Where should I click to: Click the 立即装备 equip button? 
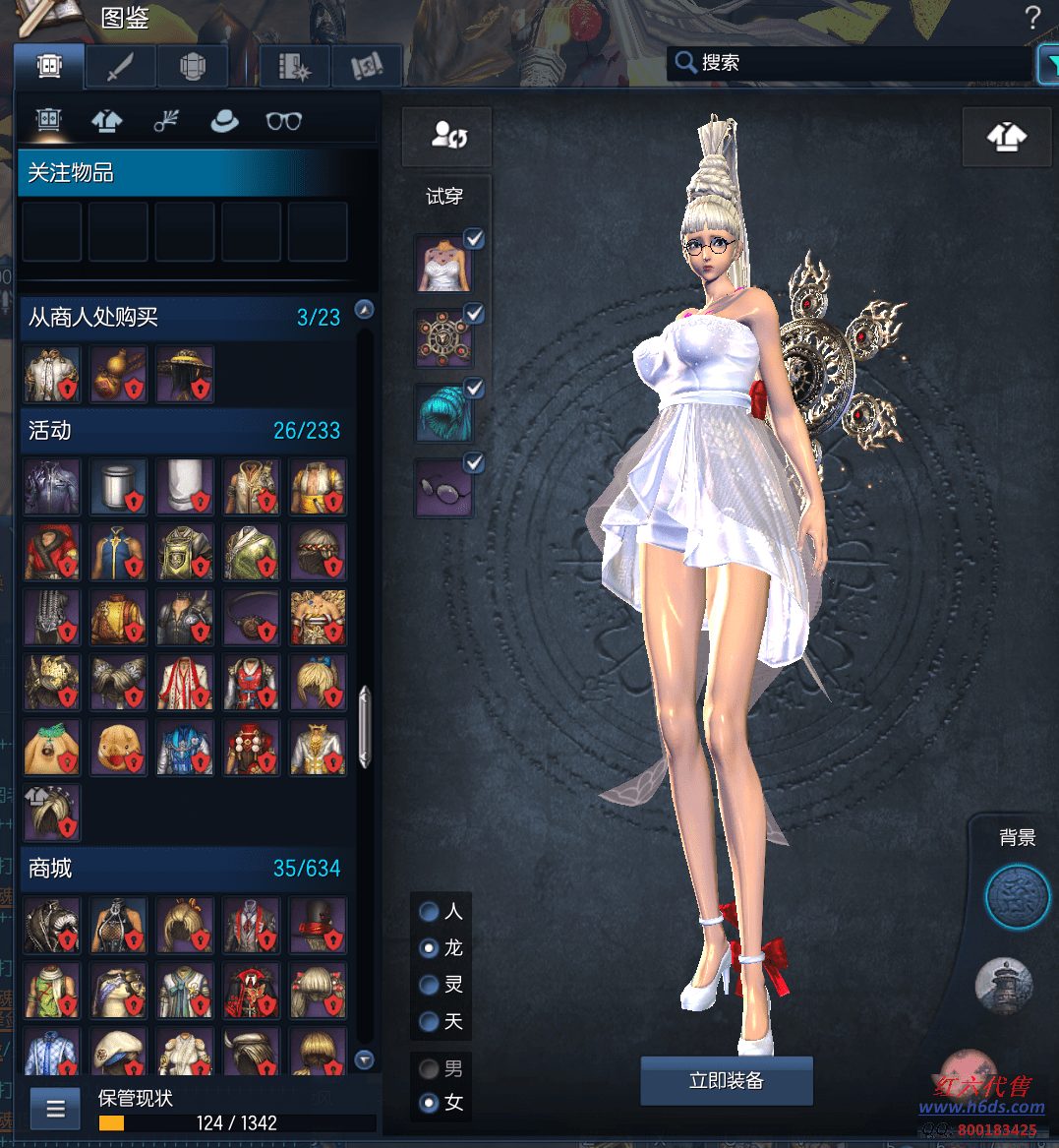coord(726,1080)
